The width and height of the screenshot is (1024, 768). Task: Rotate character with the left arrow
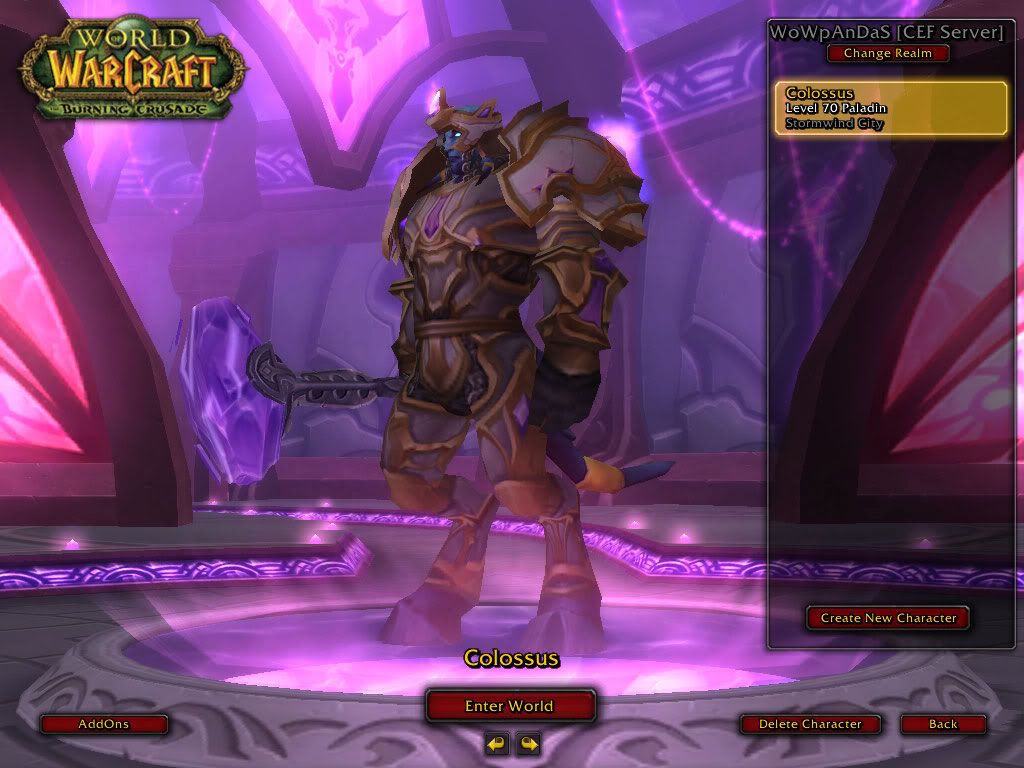[496, 743]
